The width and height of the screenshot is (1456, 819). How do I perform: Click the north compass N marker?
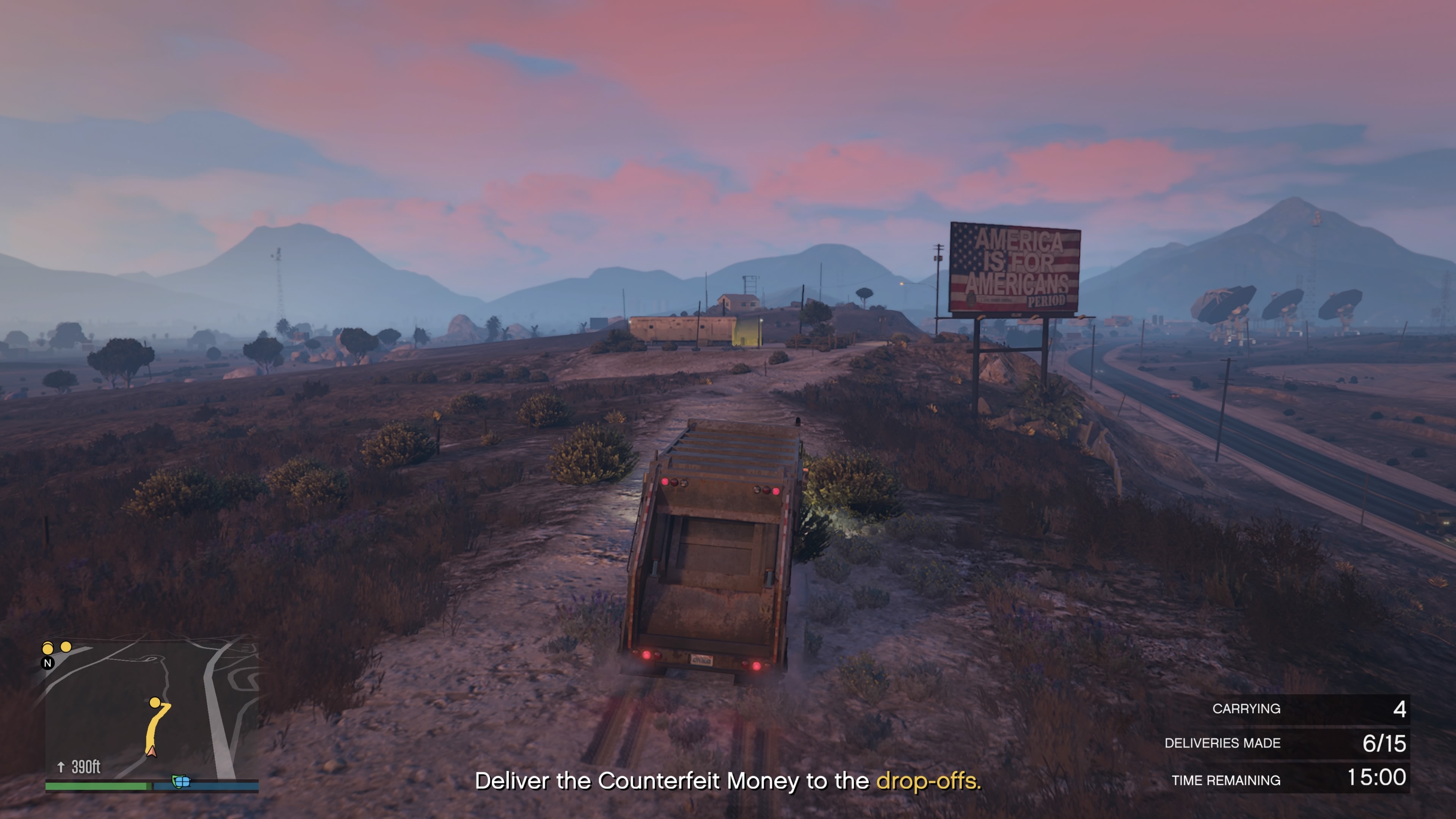[x=48, y=663]
